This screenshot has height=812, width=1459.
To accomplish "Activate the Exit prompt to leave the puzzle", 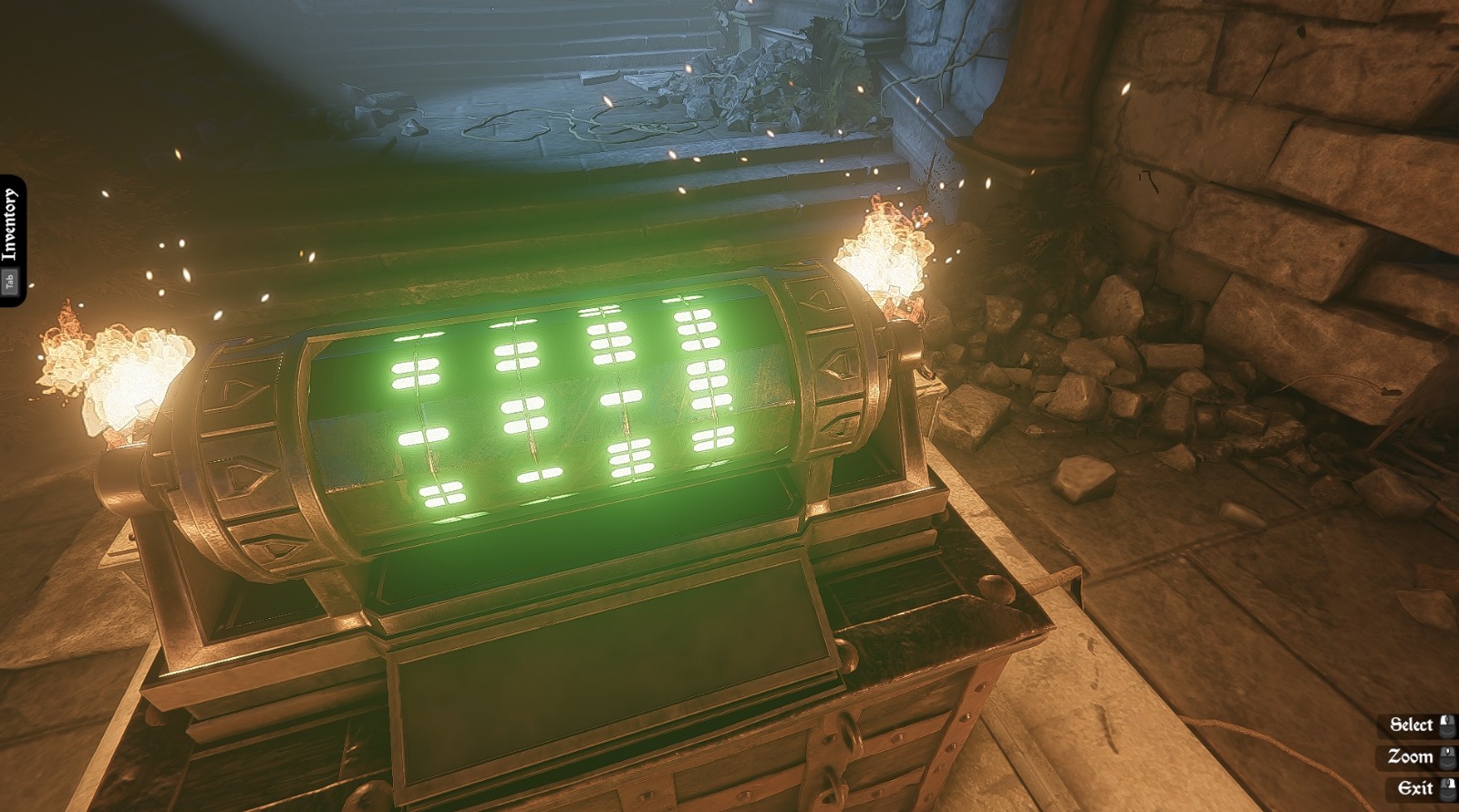I will click(x=1414, y=787).
